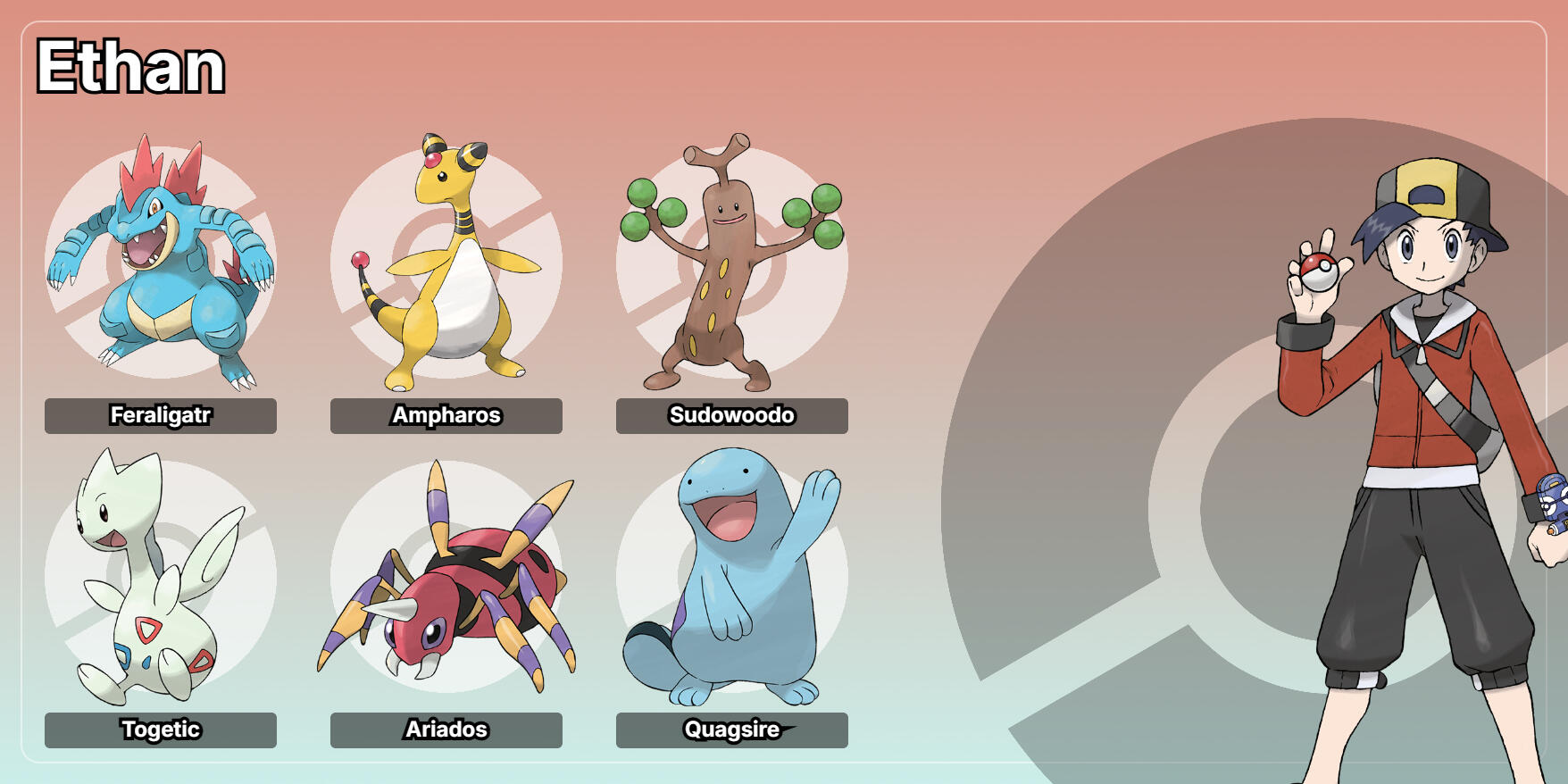Viewport: 1568px width, 784px height.
Task: Select the Ariados name label
Action: pos(446,730)
